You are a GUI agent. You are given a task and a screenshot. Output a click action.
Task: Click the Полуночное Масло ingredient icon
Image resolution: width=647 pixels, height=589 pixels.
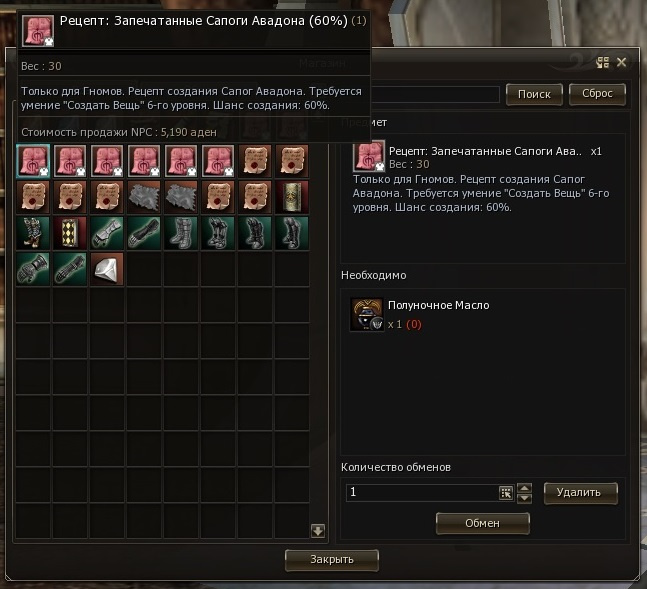[x=366, y=314]
